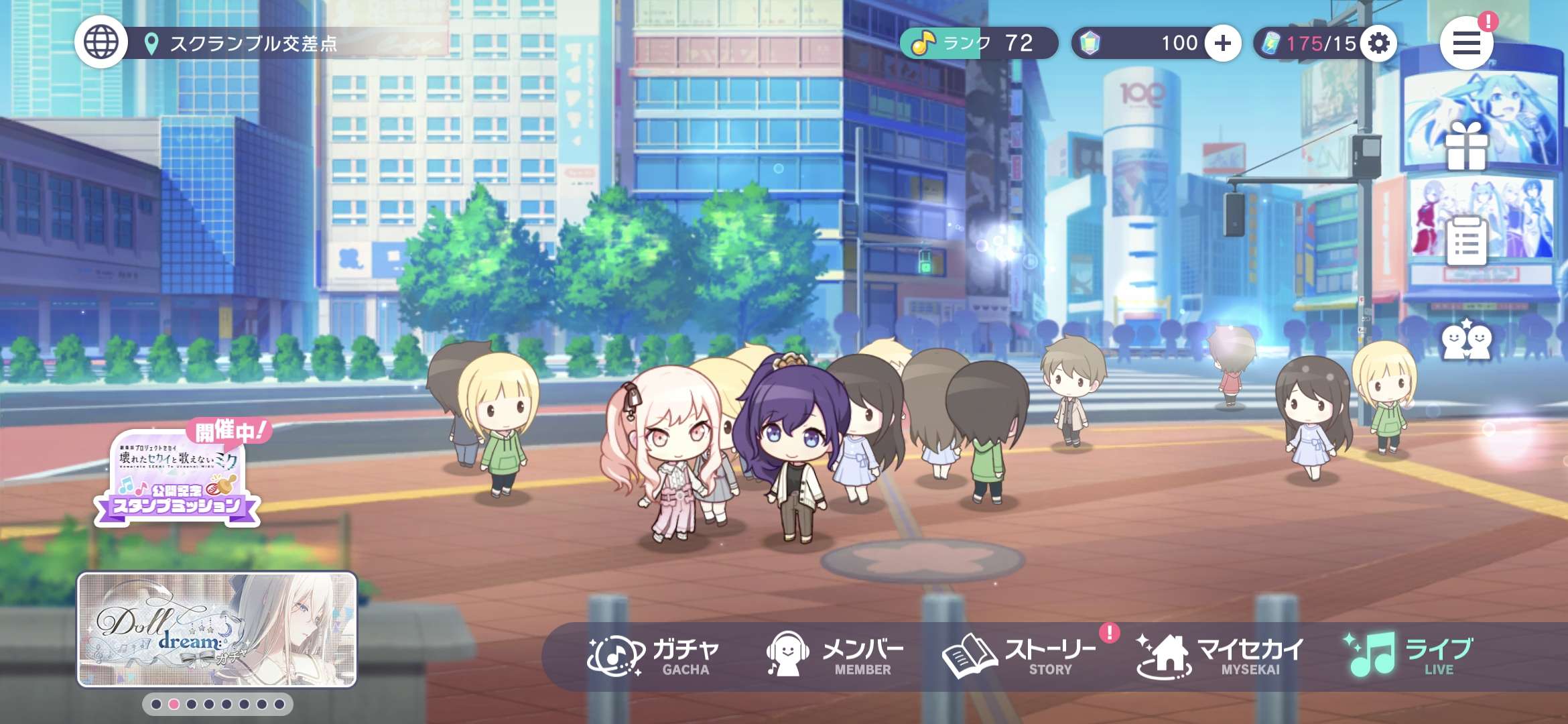Open the Member menu
The width and height of the screenshot is (1568, 724).
(x=834, y=655)
